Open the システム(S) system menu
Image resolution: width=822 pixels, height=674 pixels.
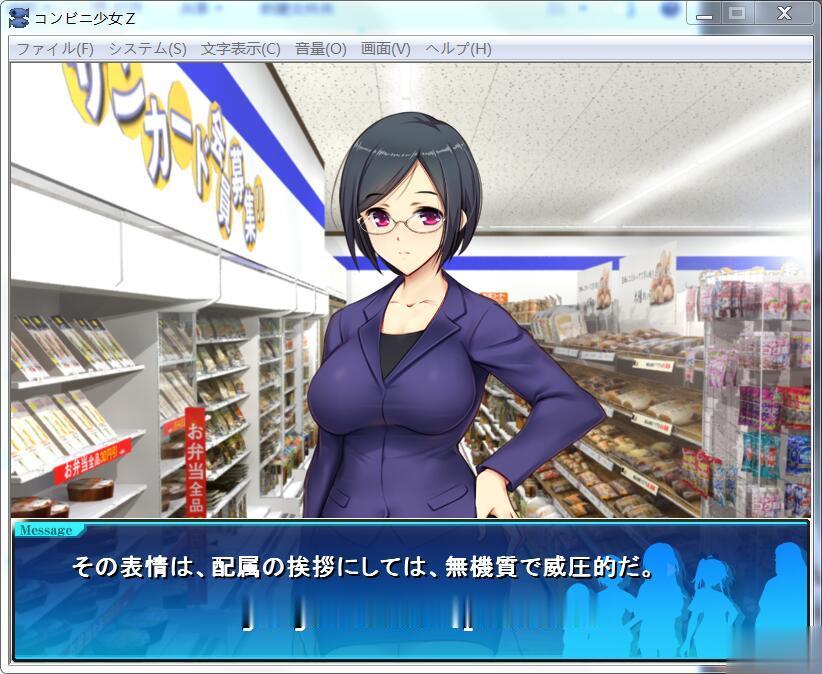click(147, 49)
